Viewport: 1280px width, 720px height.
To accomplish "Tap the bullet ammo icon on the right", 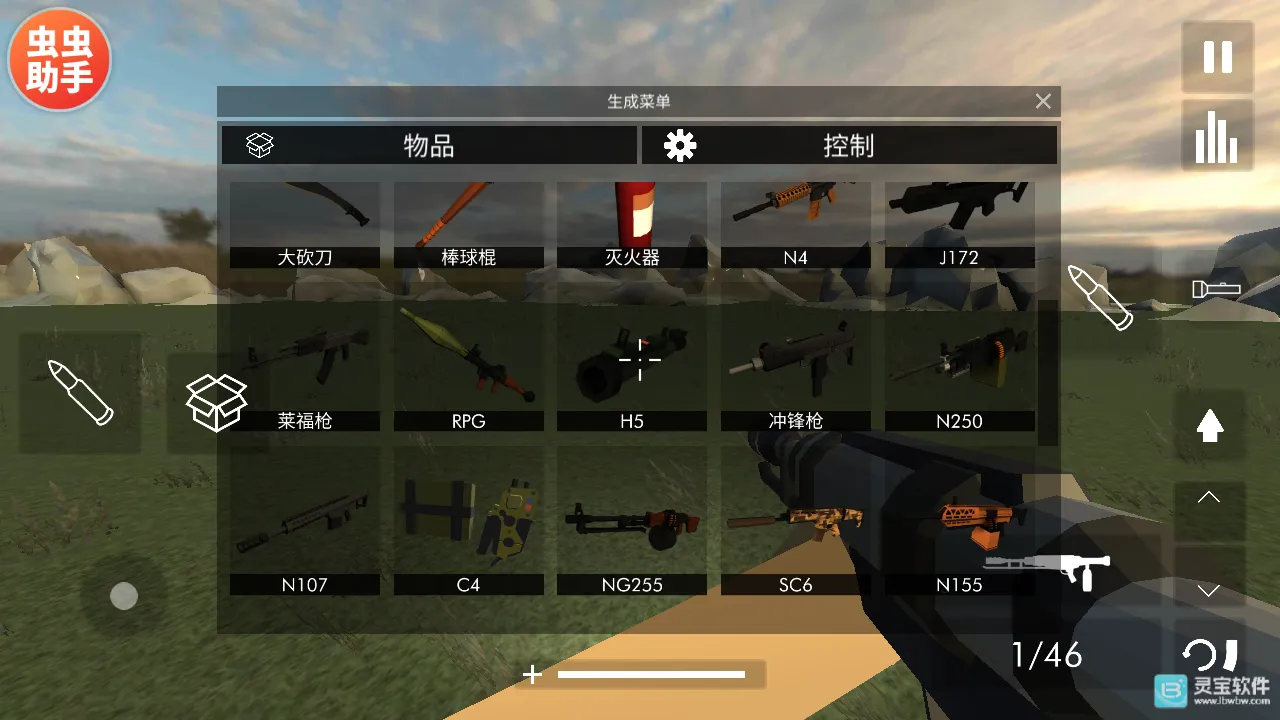I will (x=1100, y=295).
